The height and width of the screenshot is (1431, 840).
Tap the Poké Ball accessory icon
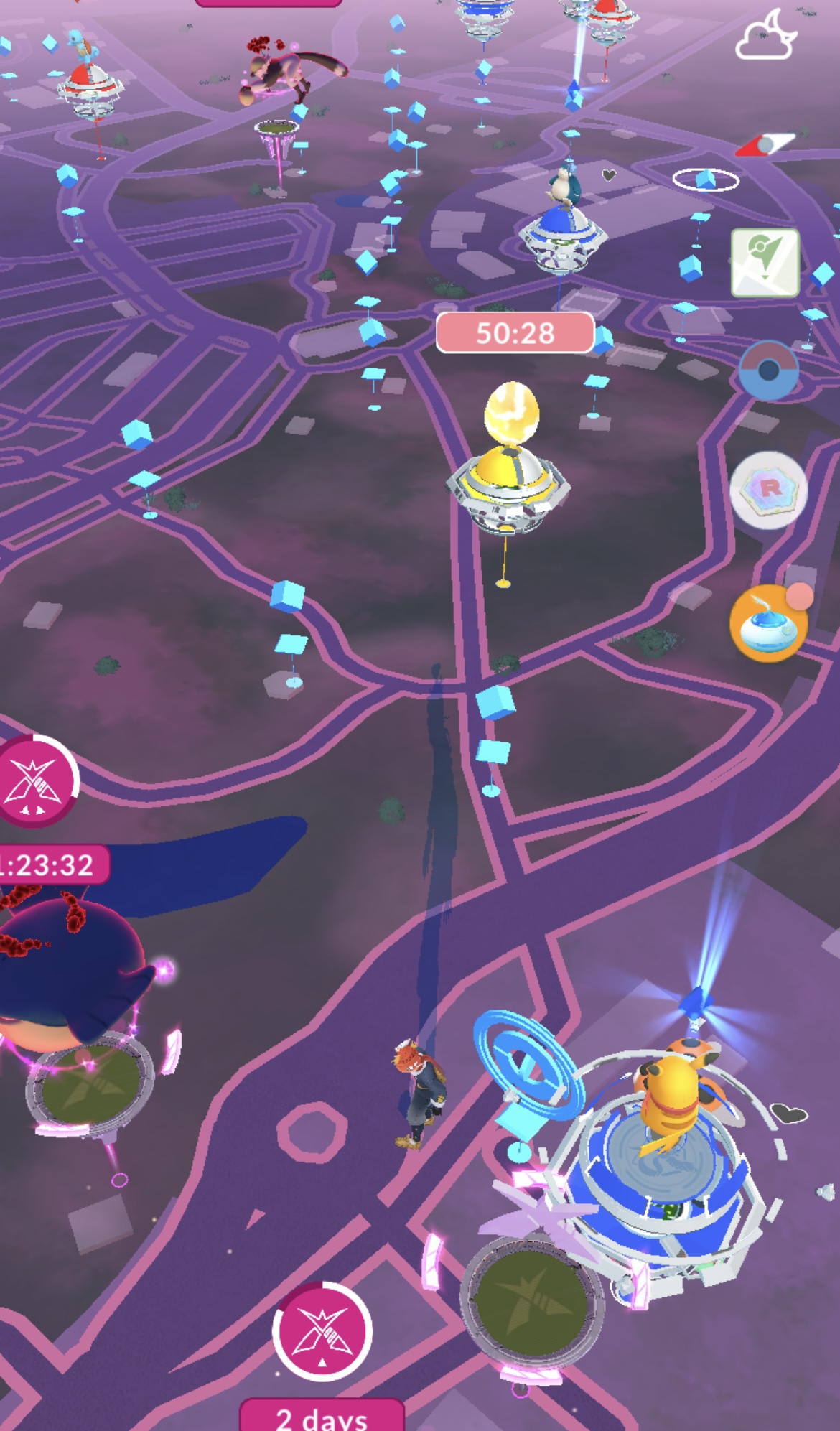[x=768, y=370]
